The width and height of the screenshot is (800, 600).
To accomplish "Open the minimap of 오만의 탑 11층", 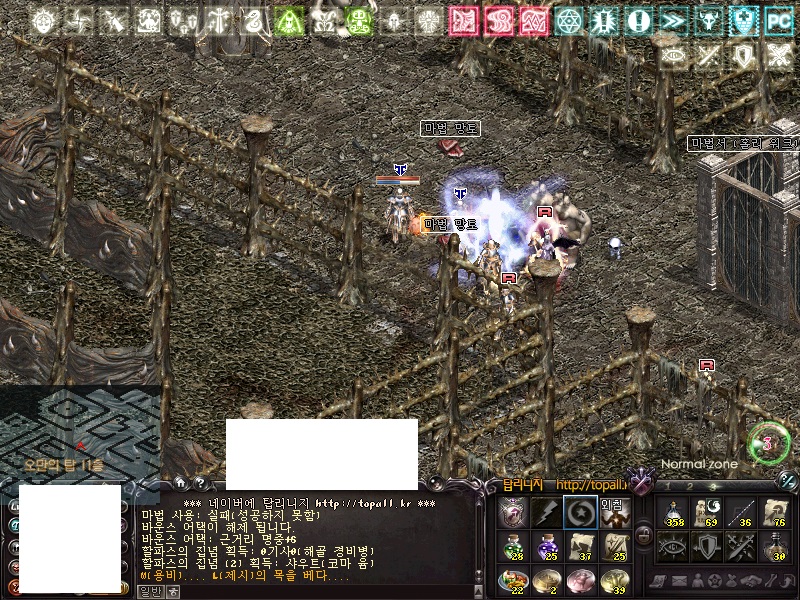I will [80, 430].
